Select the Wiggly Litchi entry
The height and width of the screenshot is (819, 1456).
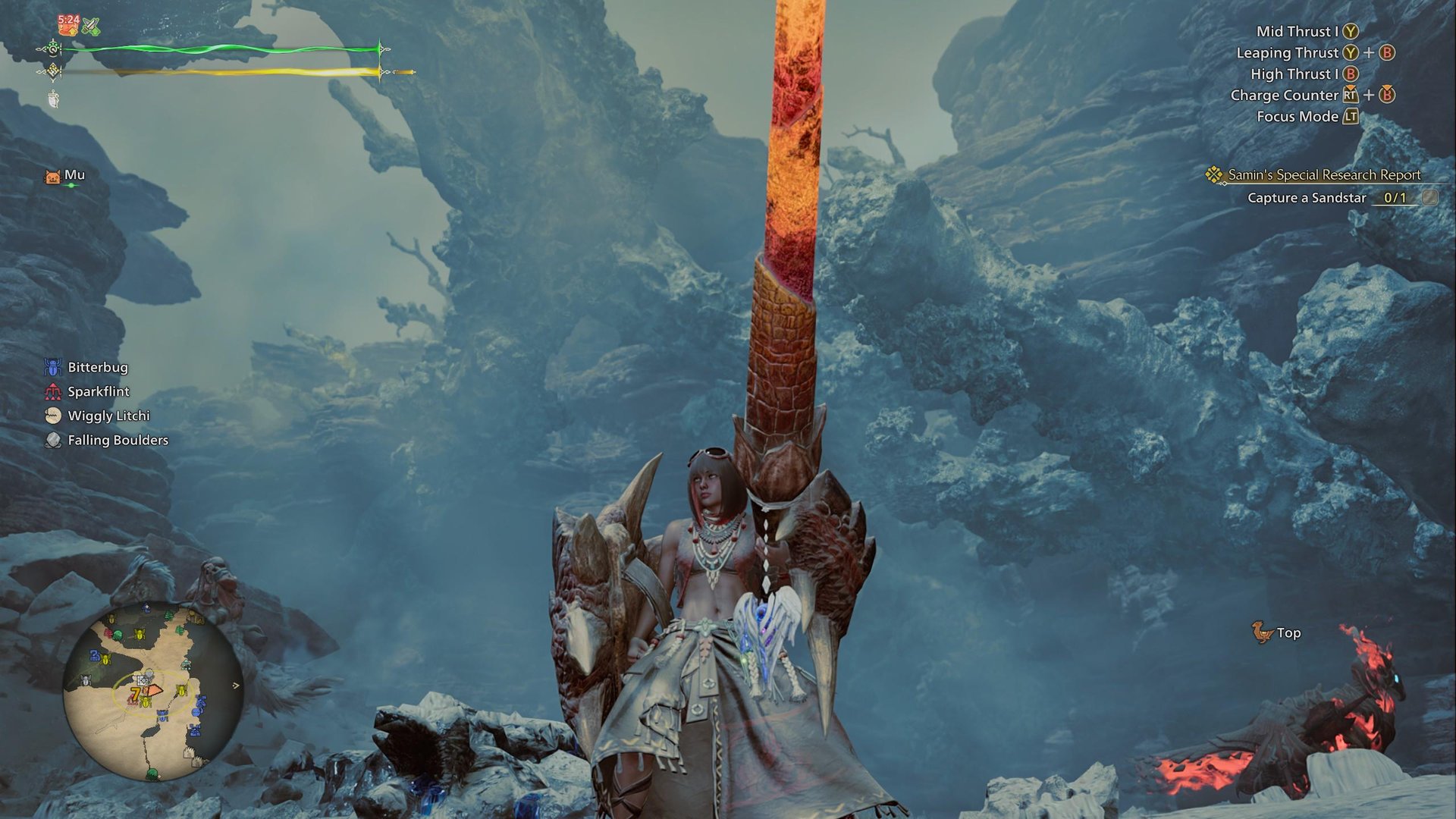108,416
